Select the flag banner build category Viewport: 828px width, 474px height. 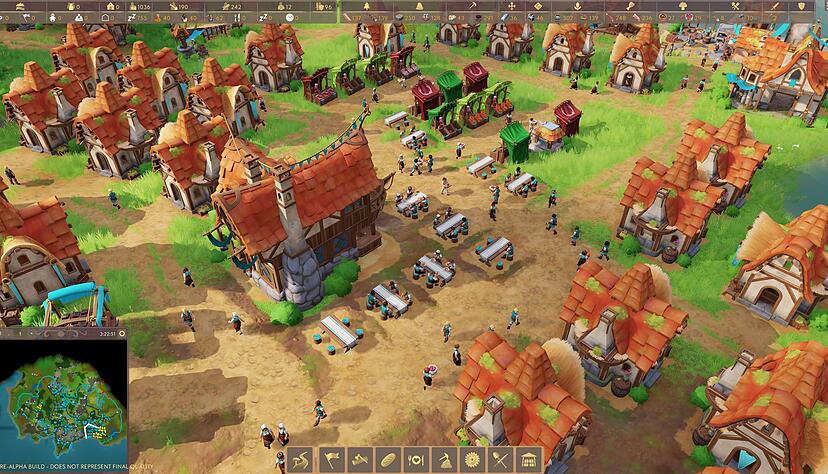click(331, 460)
